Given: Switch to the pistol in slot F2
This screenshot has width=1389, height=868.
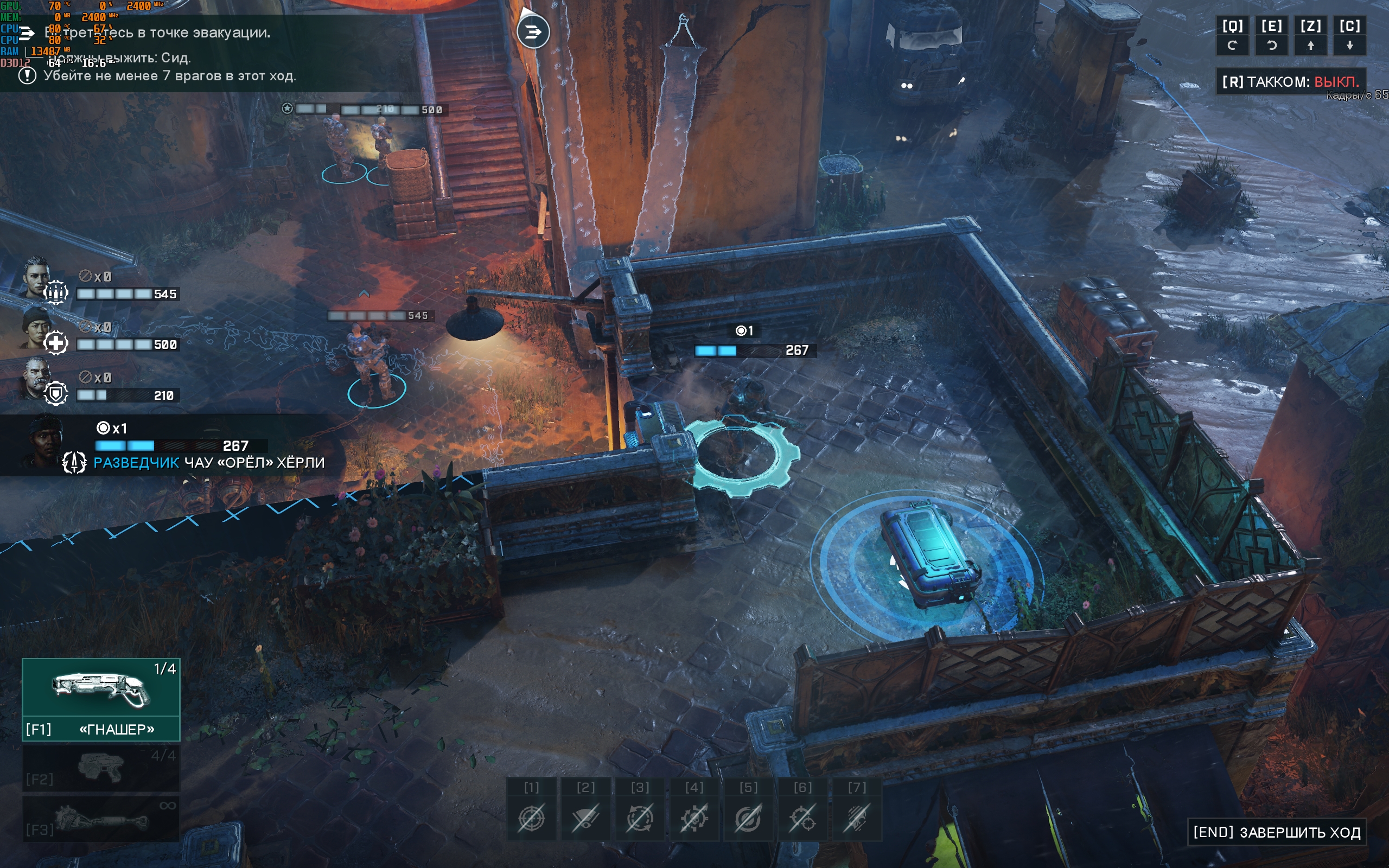Looking at the screenshot, I should pyautogui.click(x=101, y=768).
